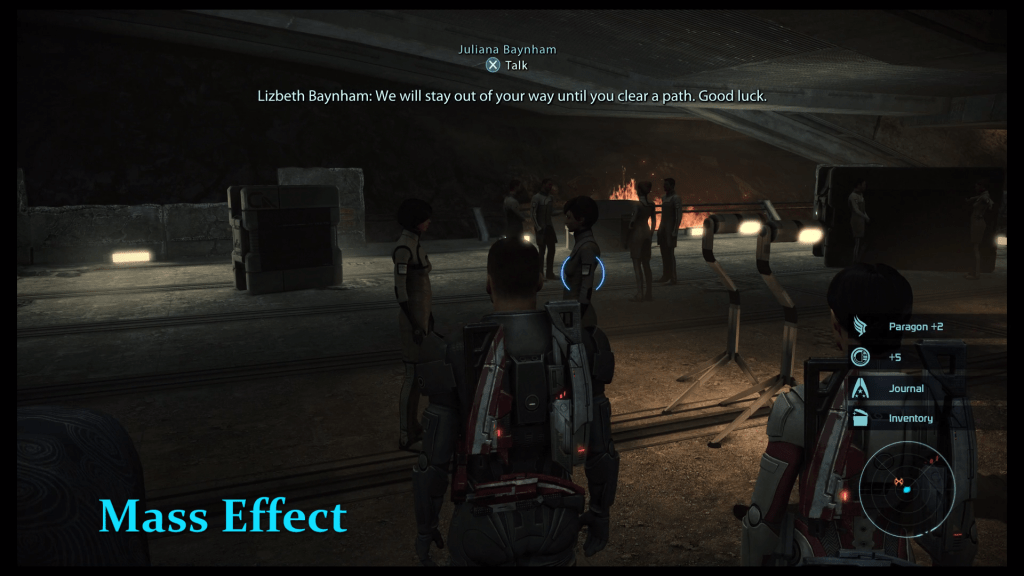Open the Inventory notification entry
The image size is (1024, 576).
(909, 418)
